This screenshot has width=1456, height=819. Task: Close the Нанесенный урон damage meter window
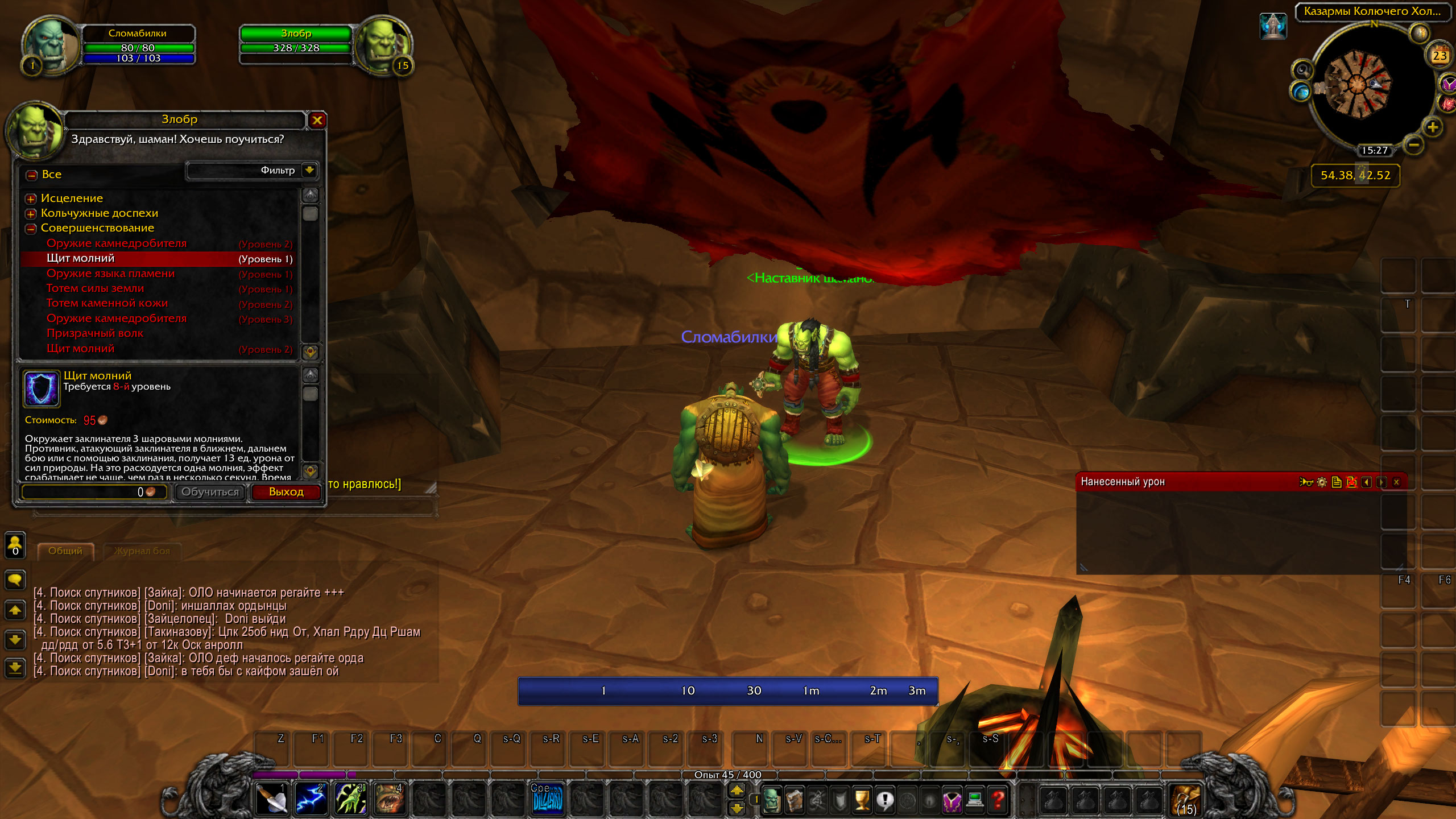(x=1396, y=482)
